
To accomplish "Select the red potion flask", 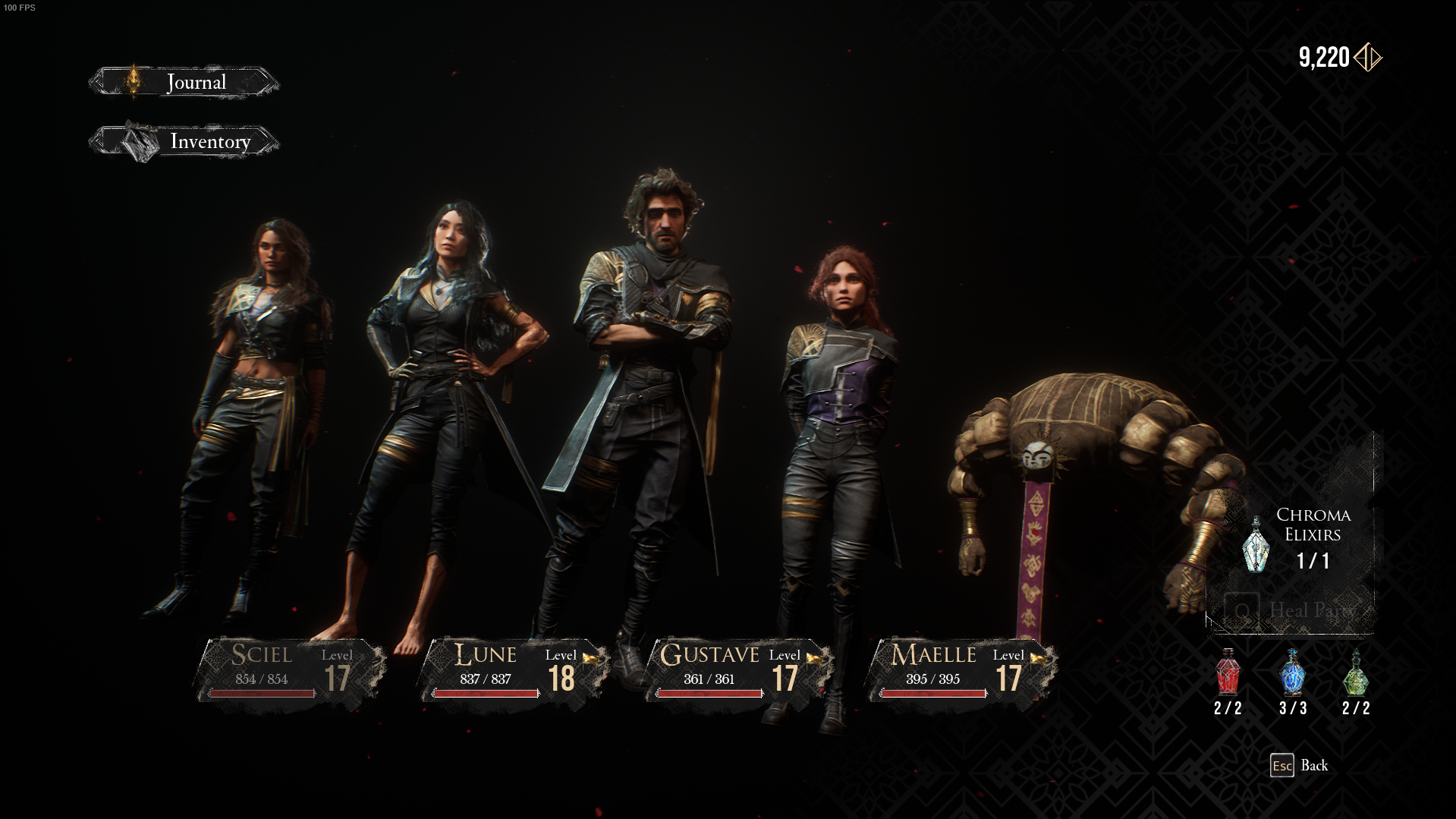I will [1228, 674].
